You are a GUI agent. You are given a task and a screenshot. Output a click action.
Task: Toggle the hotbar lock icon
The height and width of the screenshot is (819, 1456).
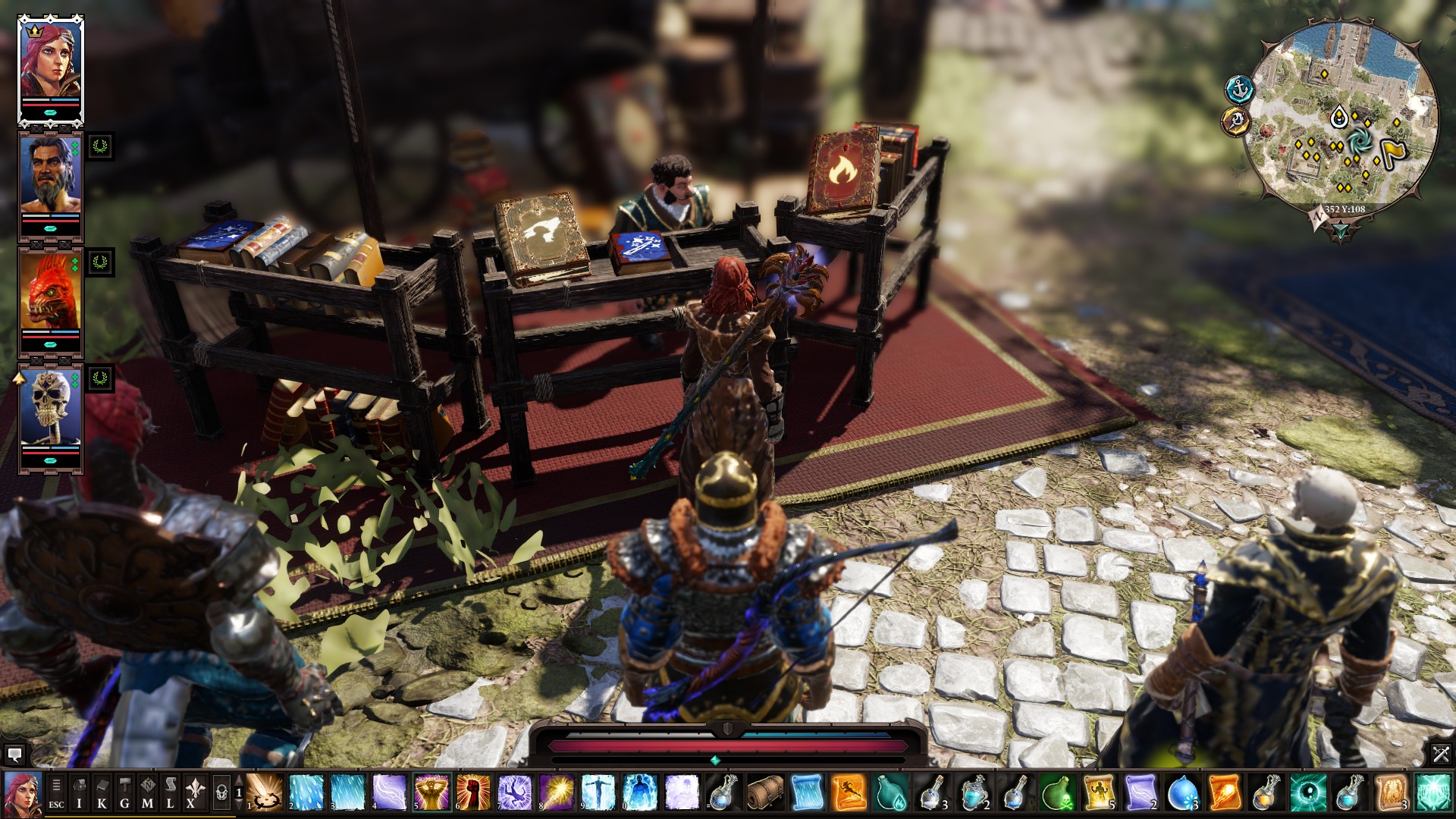[x=221, y=792]
